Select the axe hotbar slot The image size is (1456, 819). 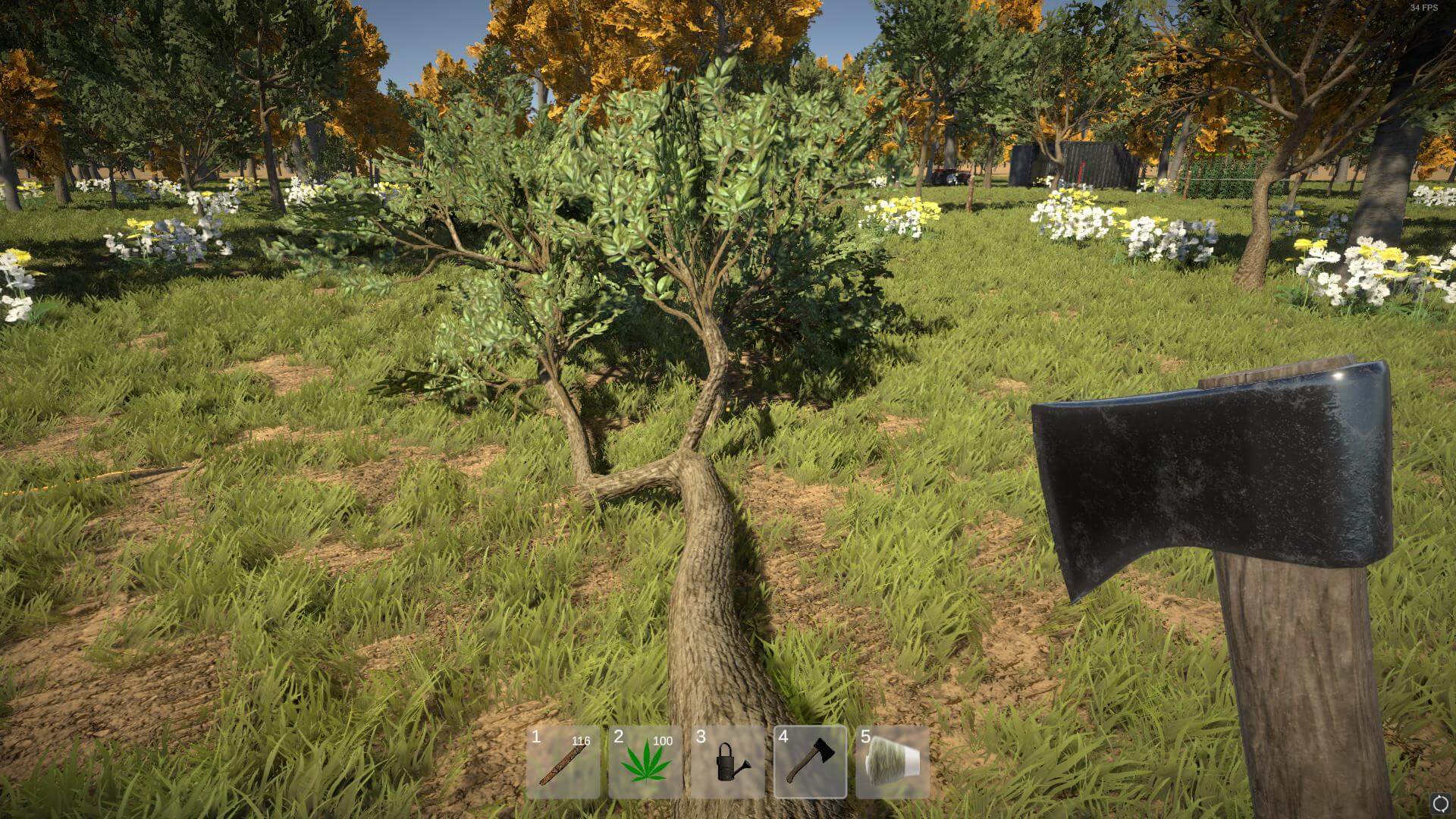810,762
